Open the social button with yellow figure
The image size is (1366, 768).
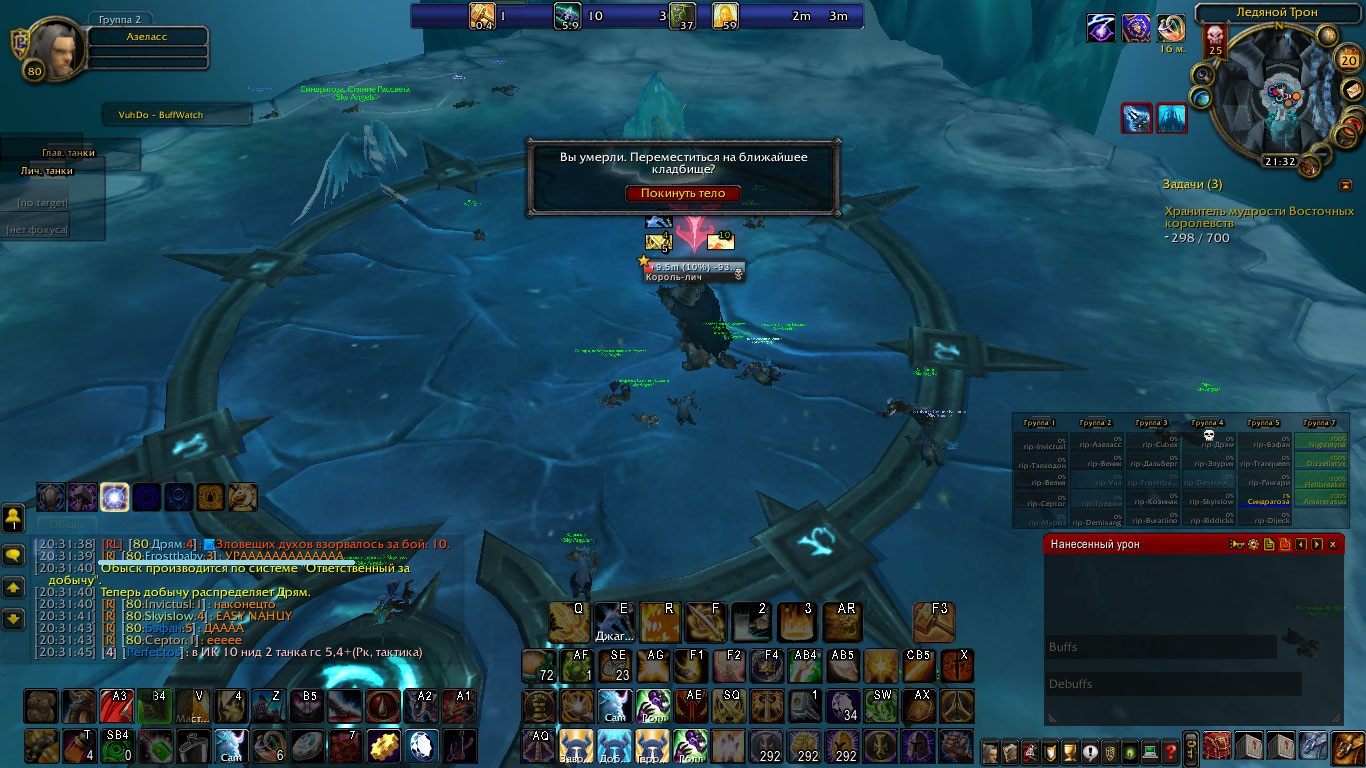(x=13, y=518)
